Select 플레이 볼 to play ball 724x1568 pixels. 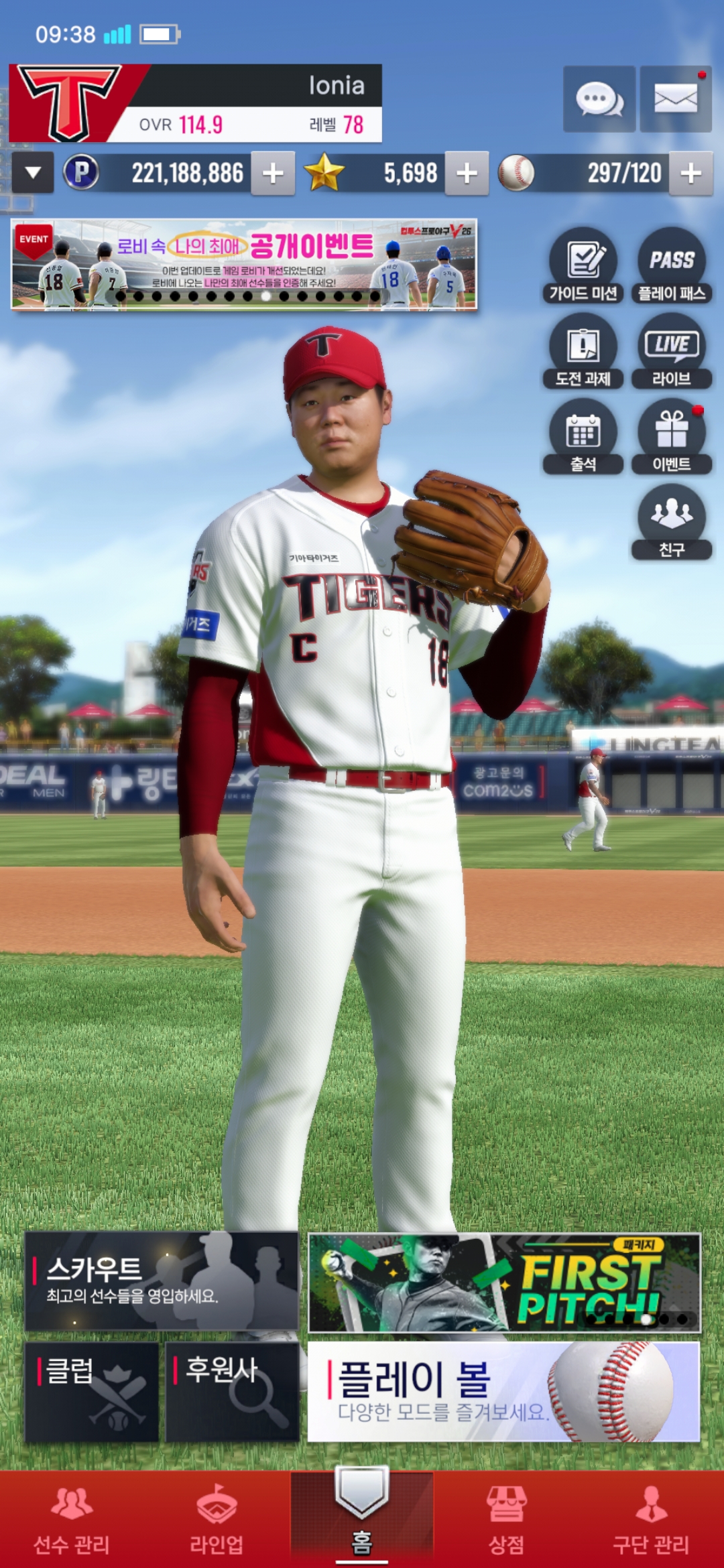pyautogui.click(x=504, y=1391)
